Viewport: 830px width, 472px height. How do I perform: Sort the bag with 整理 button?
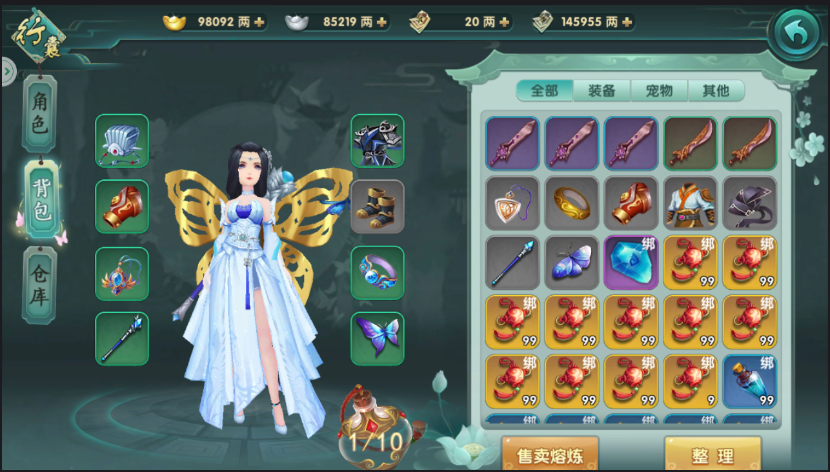coord(713,455)
